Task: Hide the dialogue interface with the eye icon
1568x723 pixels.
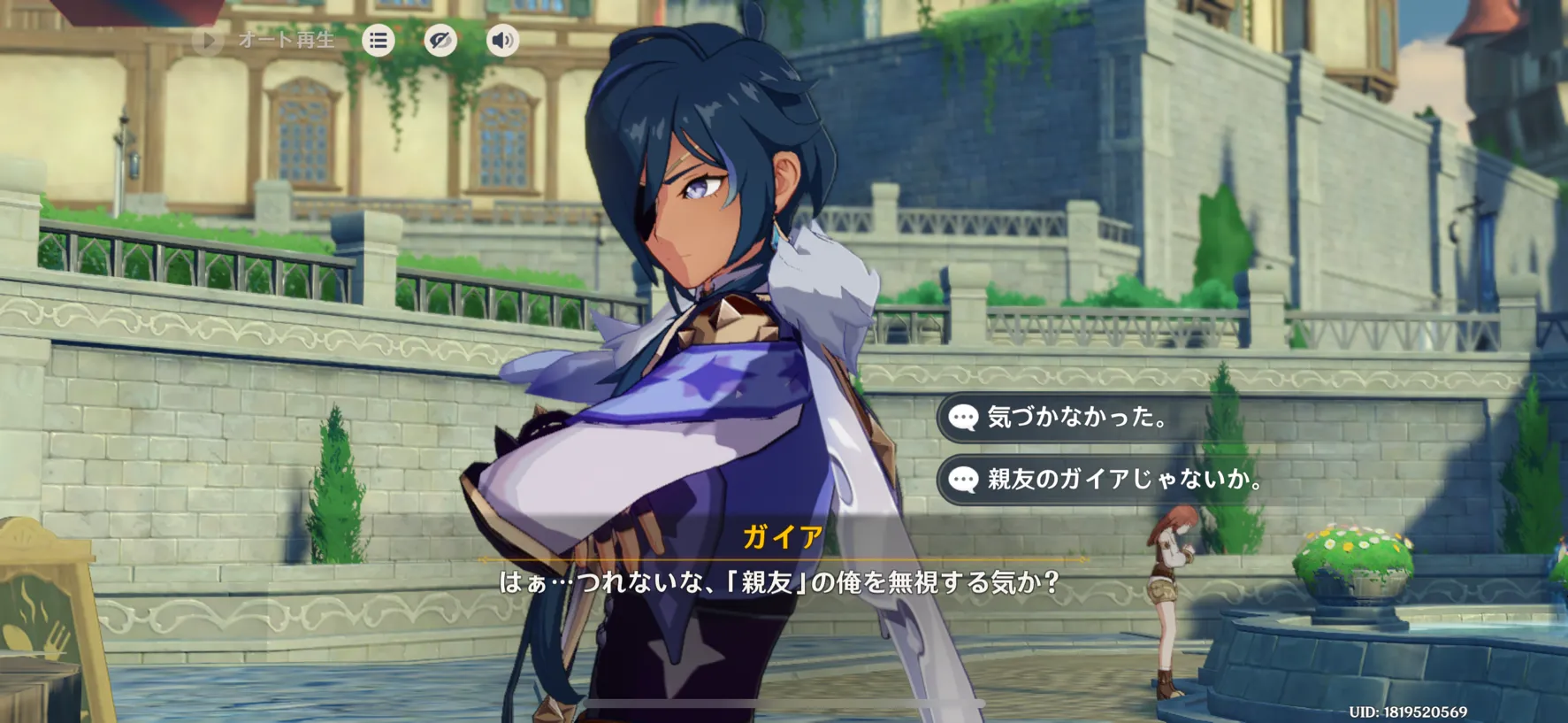Action: [440, 41]
